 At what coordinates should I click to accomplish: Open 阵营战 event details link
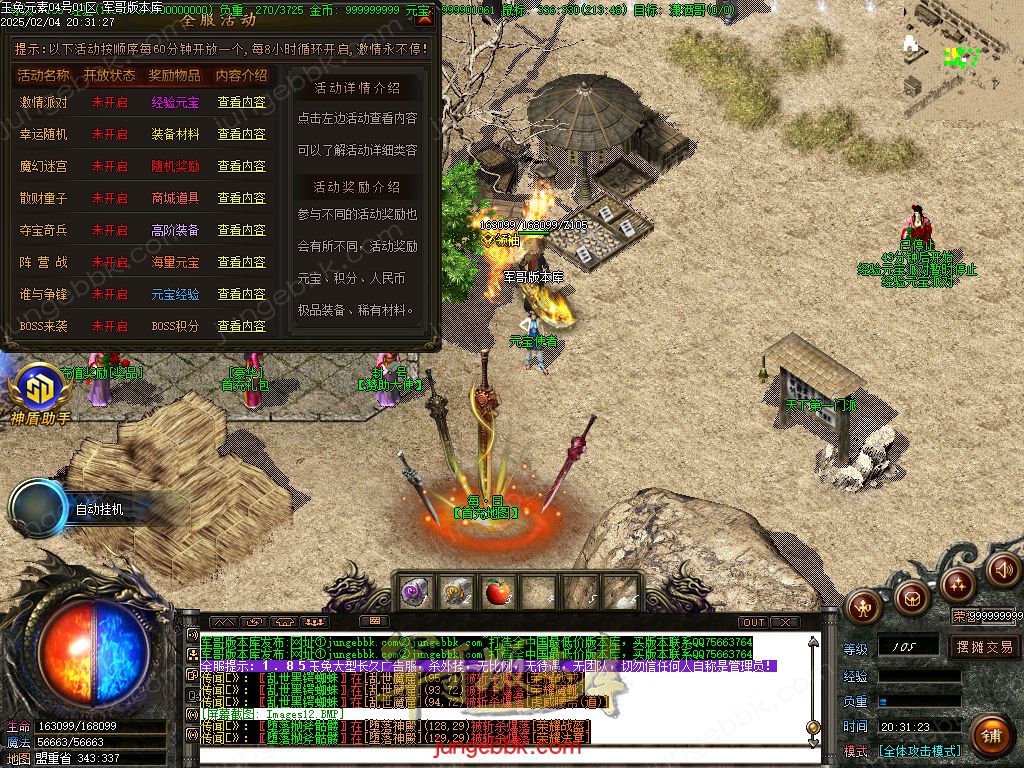click(242, 262)
